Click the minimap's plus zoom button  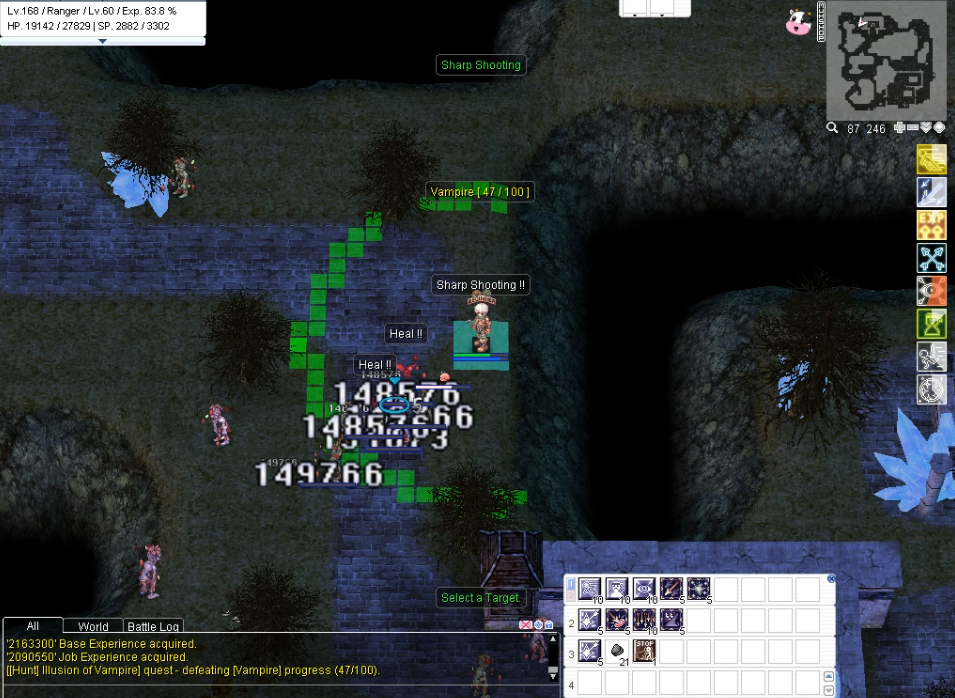coord(899,128)
